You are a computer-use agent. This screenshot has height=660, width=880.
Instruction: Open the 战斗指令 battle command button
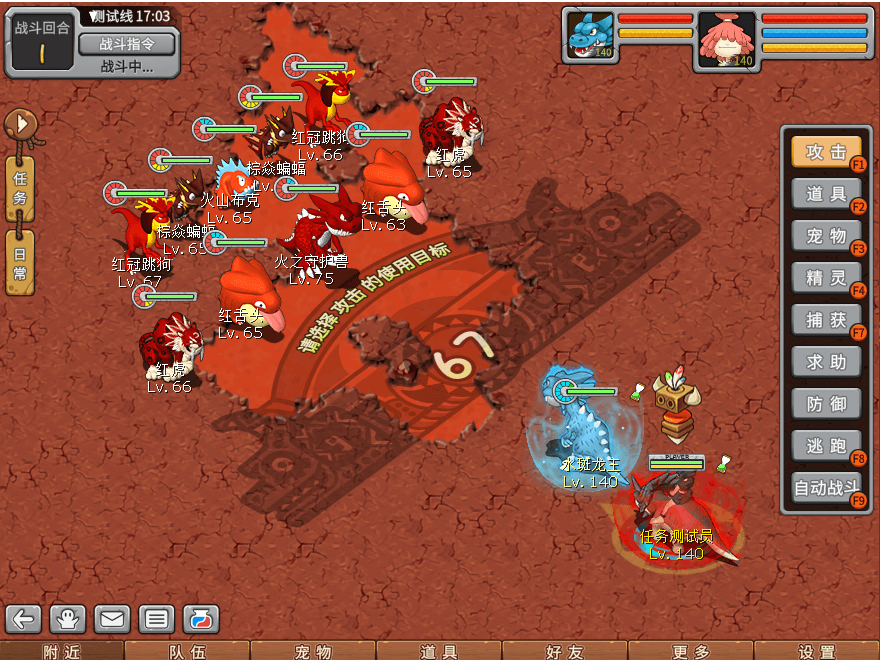(126, 44)
